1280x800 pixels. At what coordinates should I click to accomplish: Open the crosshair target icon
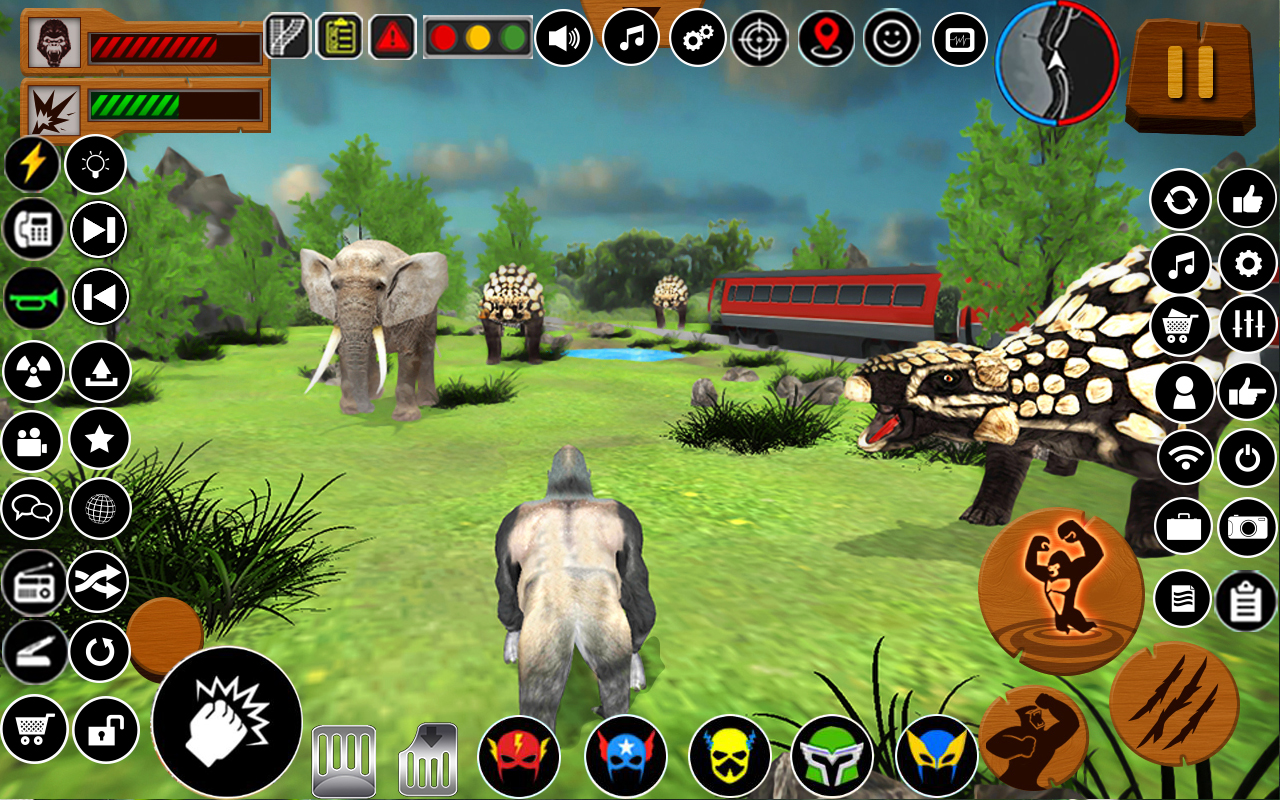[x=760, y=39]
